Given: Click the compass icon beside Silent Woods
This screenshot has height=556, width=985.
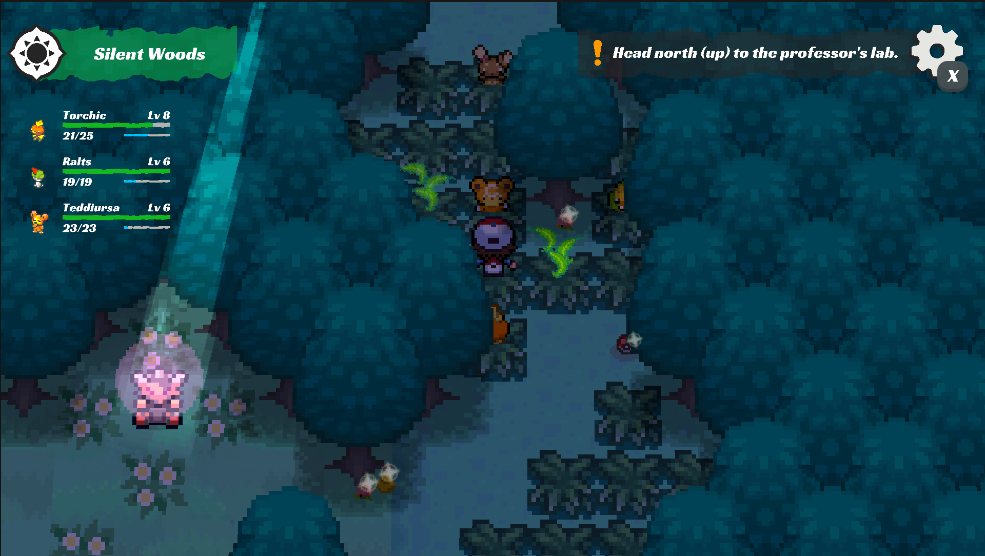Looking at the screenshot, I should click(x=37, y=53).
